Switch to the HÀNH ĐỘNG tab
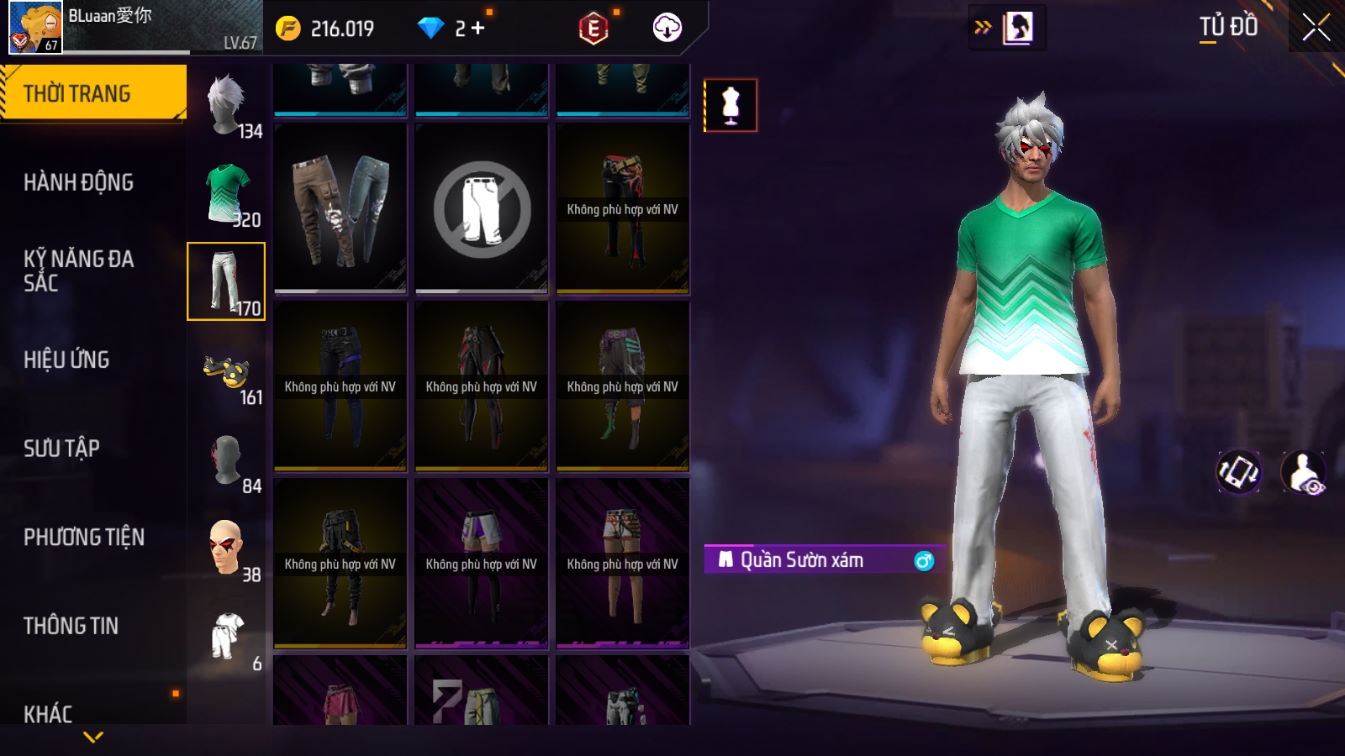Viewport: 1345px width, 756px height. 79,182
